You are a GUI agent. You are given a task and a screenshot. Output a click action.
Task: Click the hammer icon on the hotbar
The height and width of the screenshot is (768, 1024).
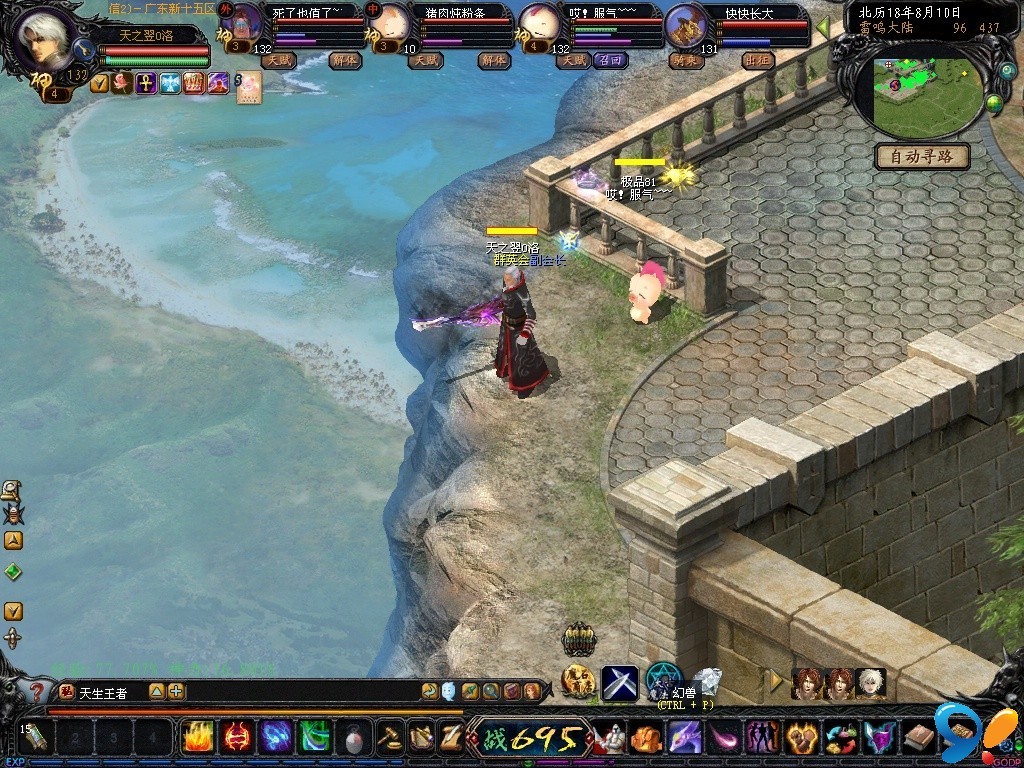[388, 739]
